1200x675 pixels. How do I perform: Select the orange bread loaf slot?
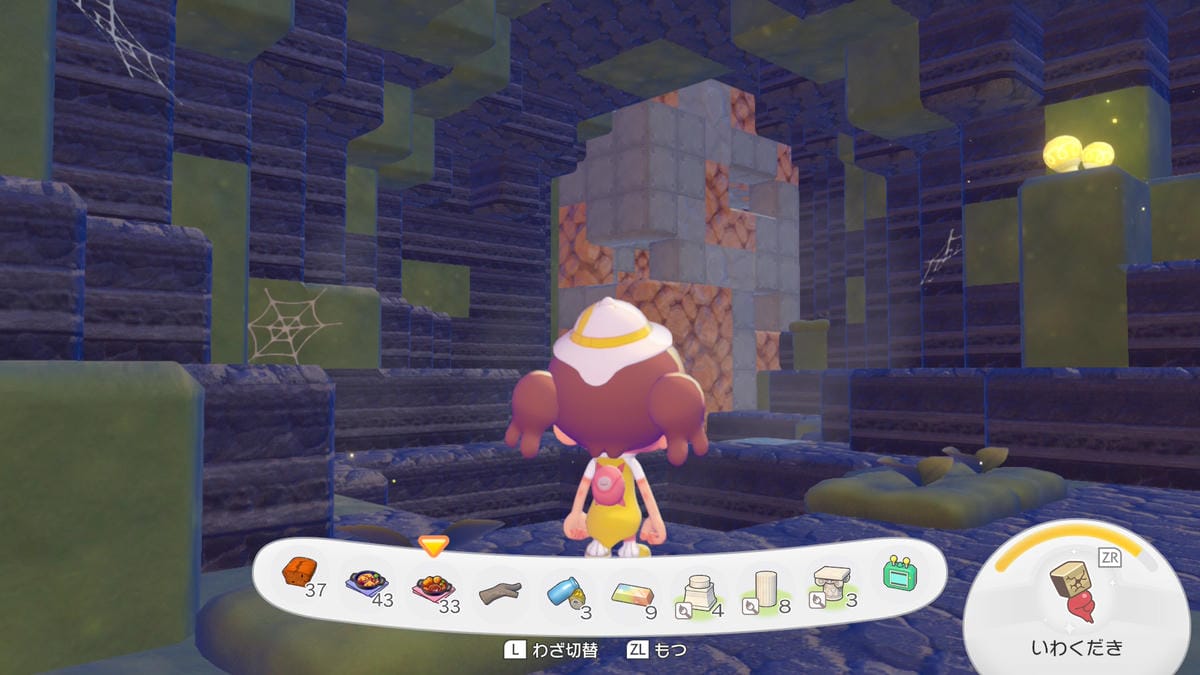click(300, 573)
